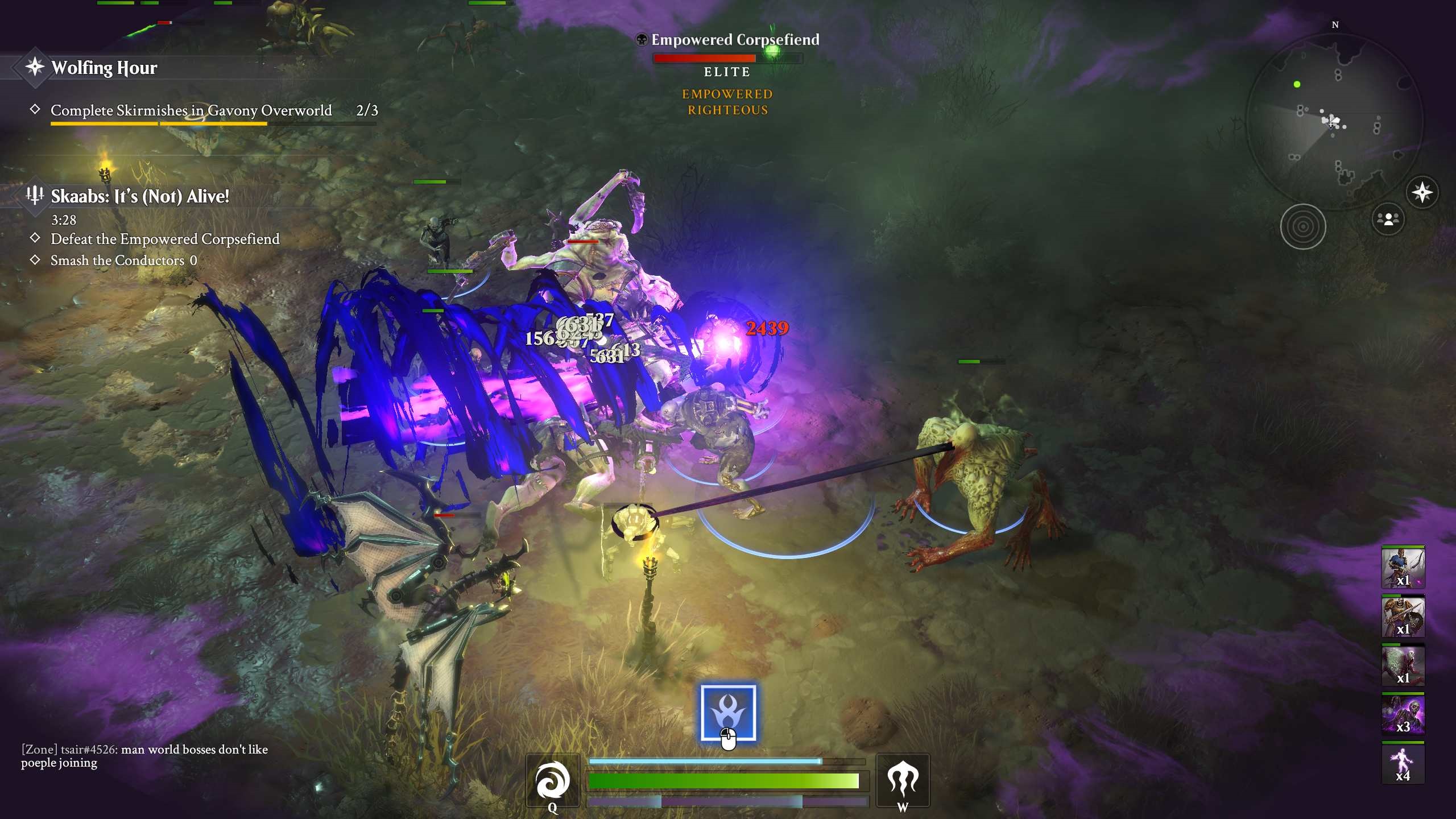Target the Empowered Corpsefiend nameplate

pyautogui.click(x=735, y=40)
